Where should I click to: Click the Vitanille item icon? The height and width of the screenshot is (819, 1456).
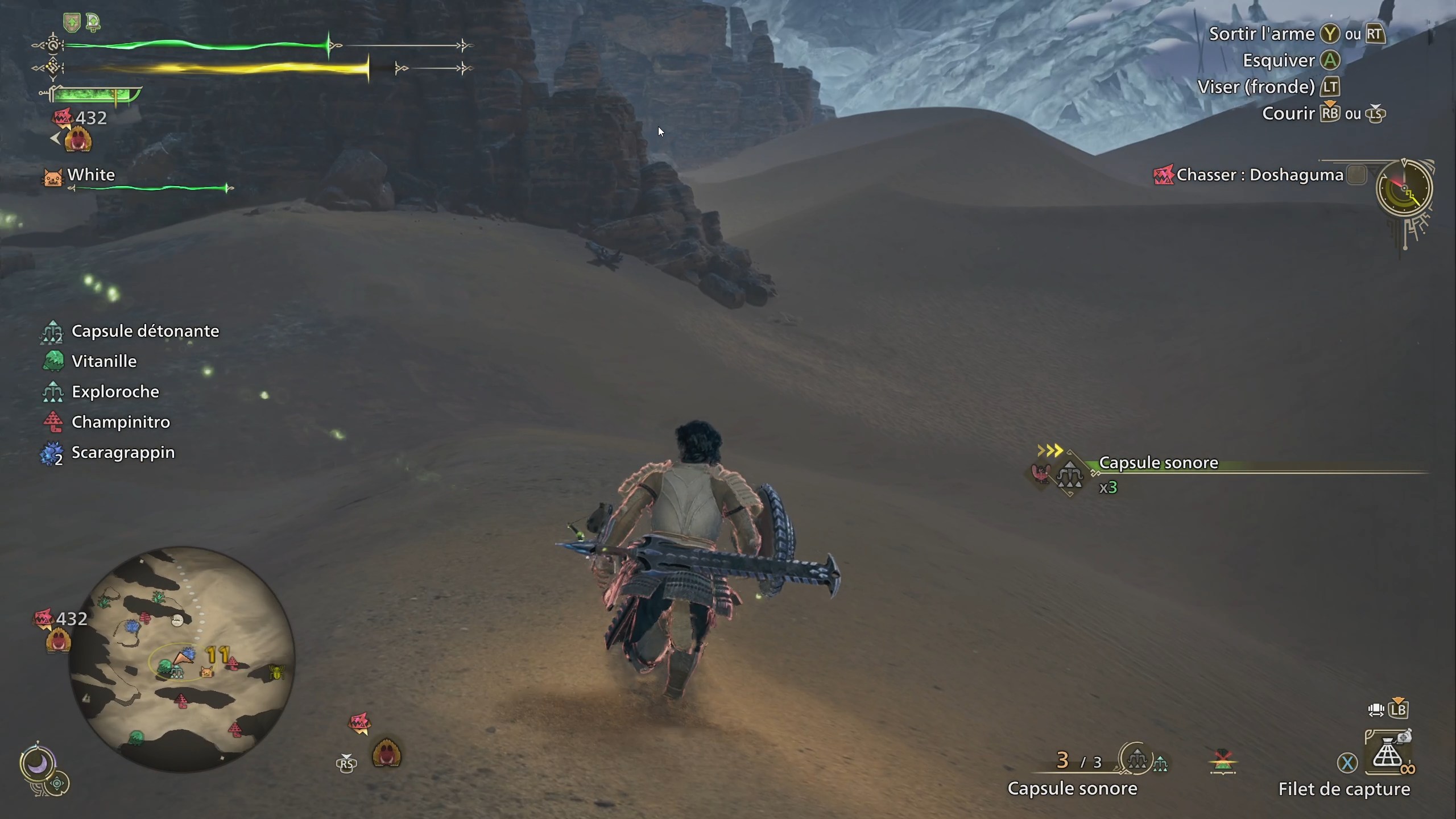pos(52,361)
